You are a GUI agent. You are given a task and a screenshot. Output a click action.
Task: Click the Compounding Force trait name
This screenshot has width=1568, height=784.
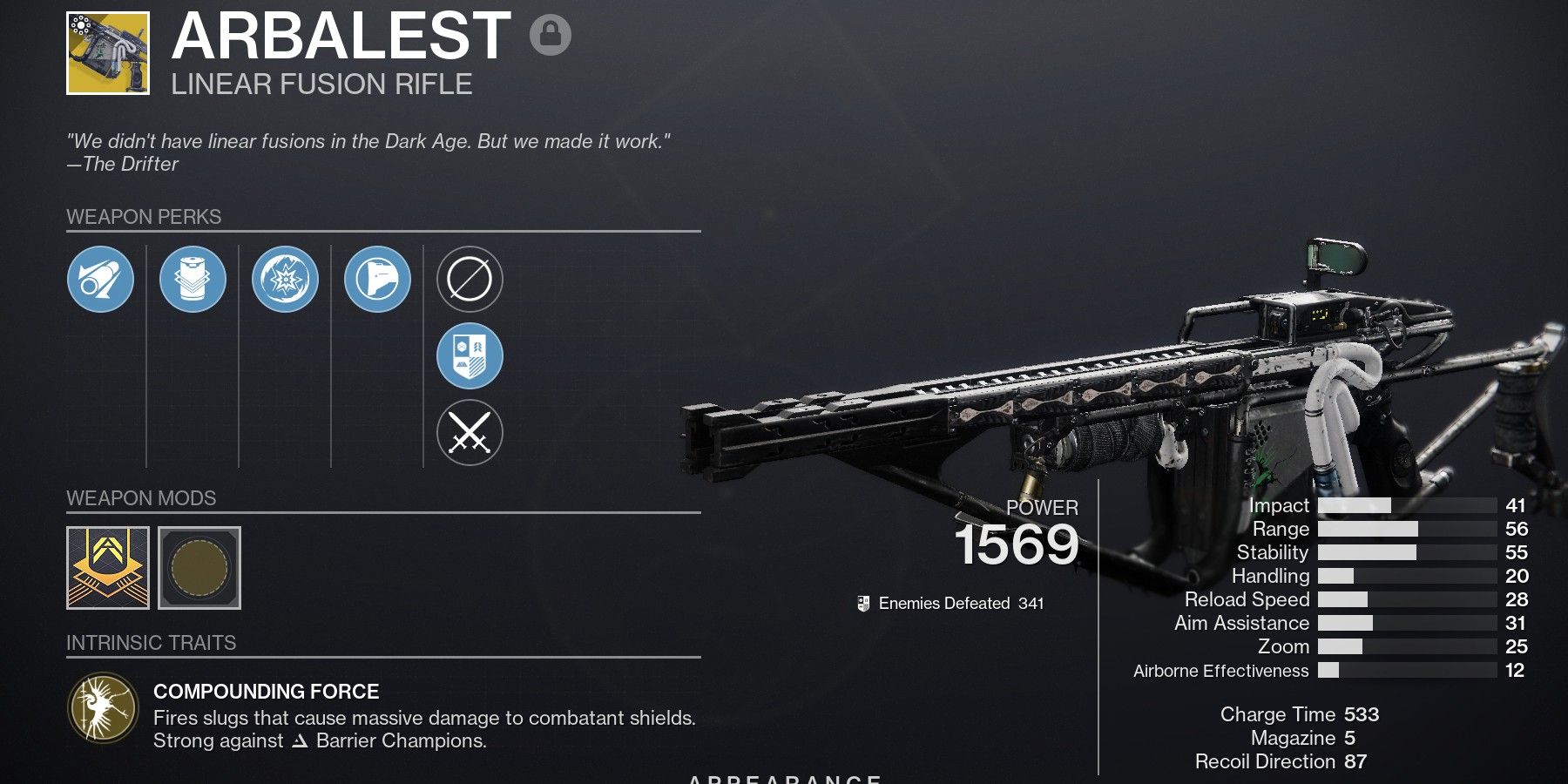tap(267, 692)
